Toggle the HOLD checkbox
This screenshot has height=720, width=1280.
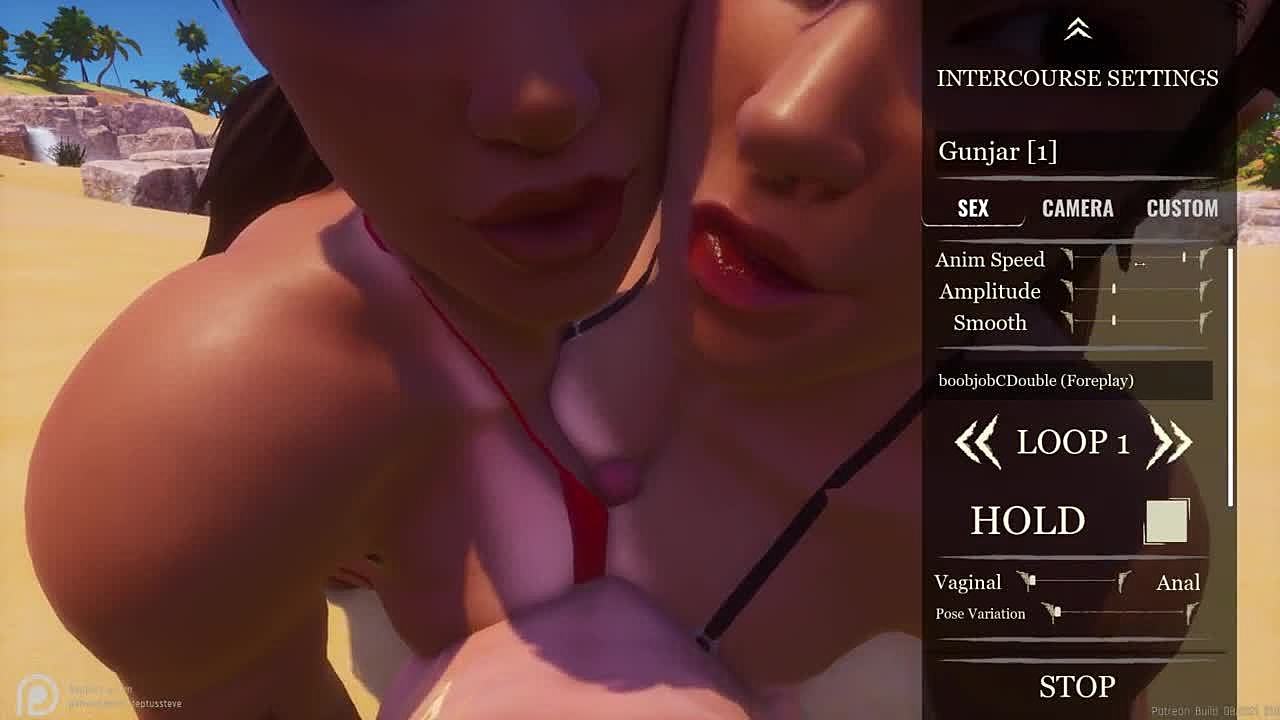point(1166,521)
